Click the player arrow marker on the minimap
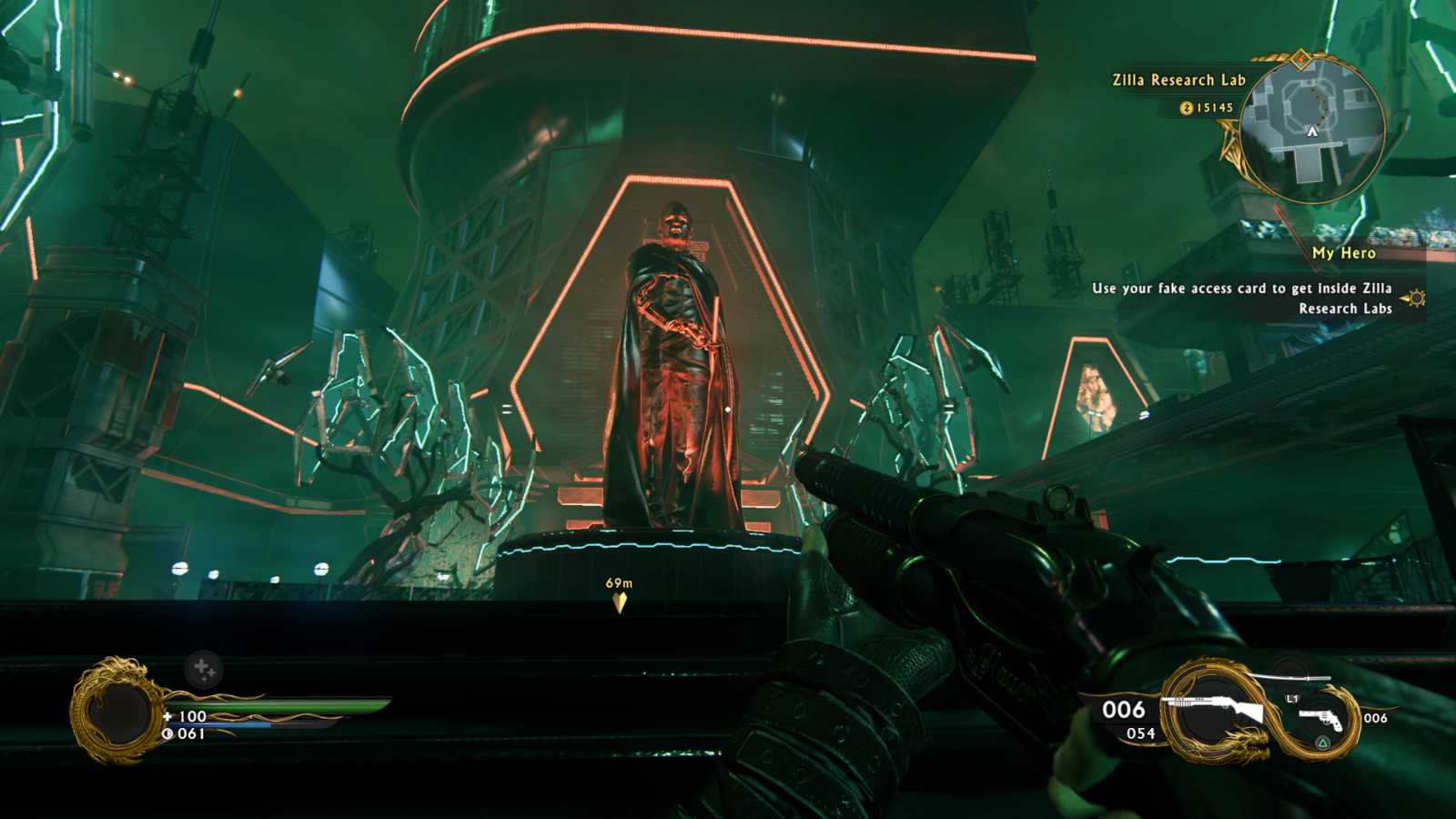This screenshot has width=1456, height=819. pyautogui.click(x=1310, y=130)
